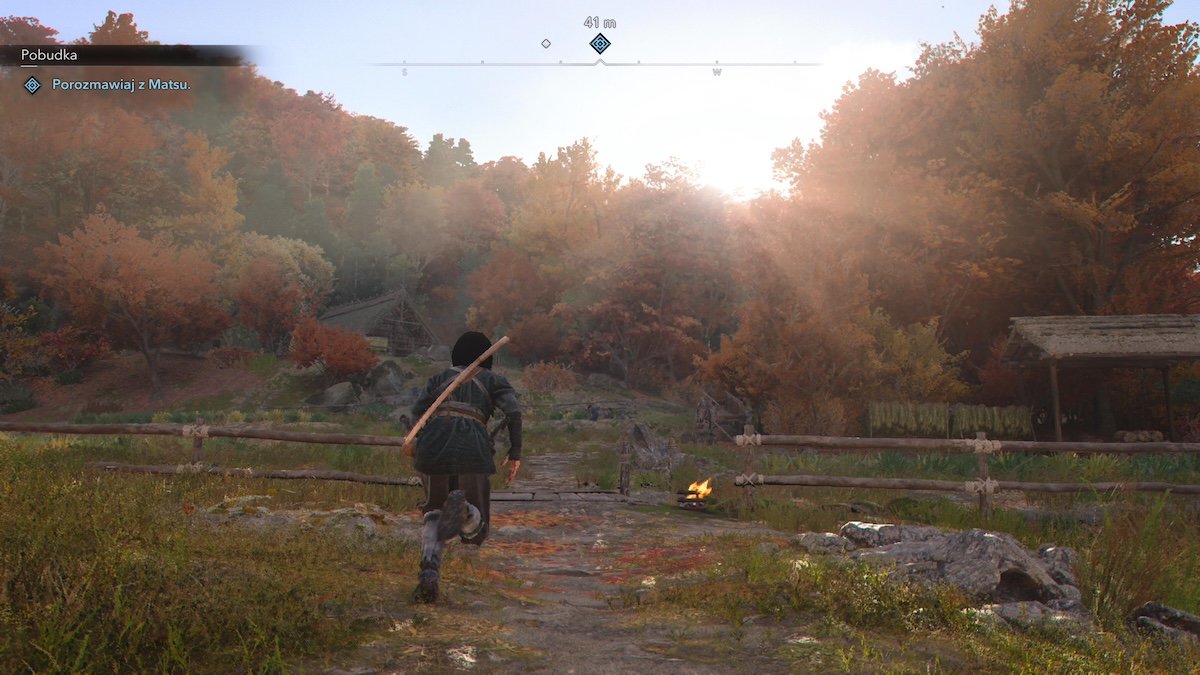The width and height of the screenshot is (1200, 675).
Task: Click the small white diamond compass marker
Action: 546,43
